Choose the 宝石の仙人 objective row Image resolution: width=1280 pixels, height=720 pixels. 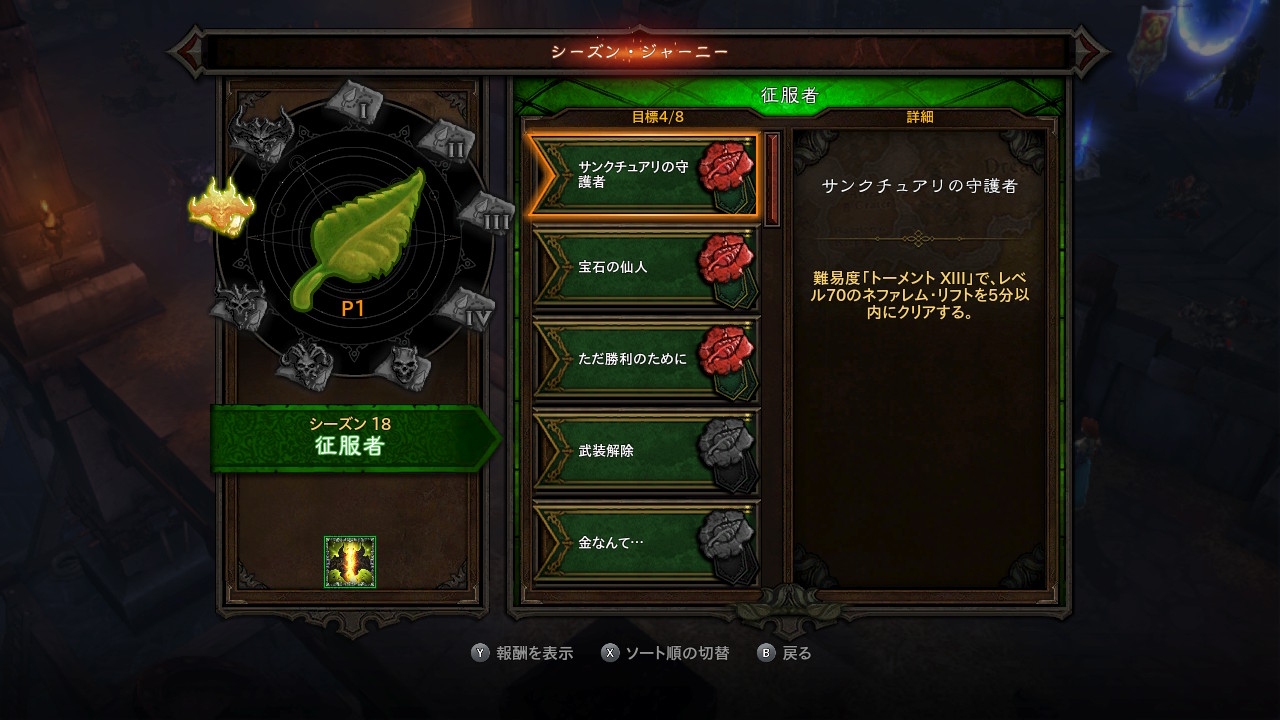pyautogui.click(x=642, y=267)
